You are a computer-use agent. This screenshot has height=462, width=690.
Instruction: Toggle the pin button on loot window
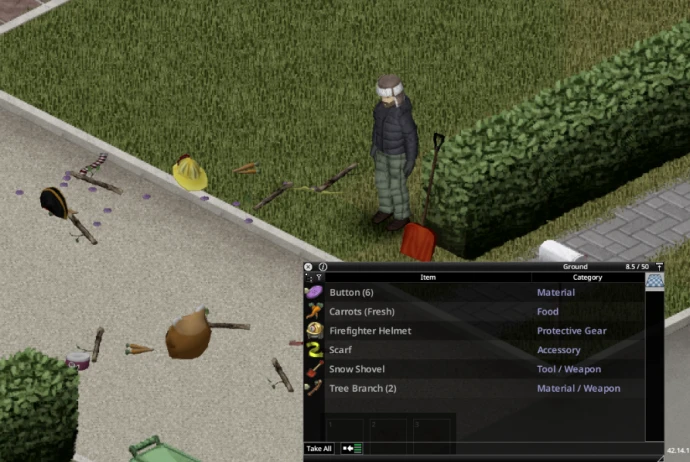(x=659, y=267)
